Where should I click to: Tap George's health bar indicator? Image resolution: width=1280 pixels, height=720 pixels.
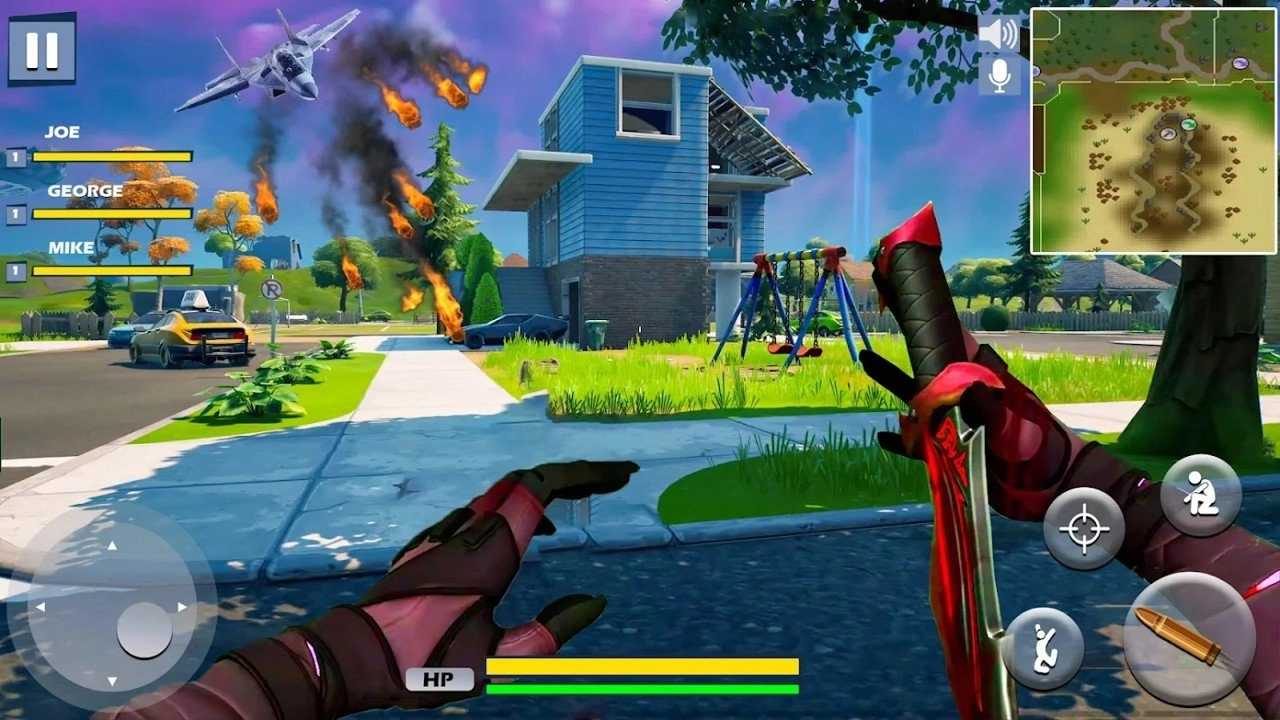point(110,213)
